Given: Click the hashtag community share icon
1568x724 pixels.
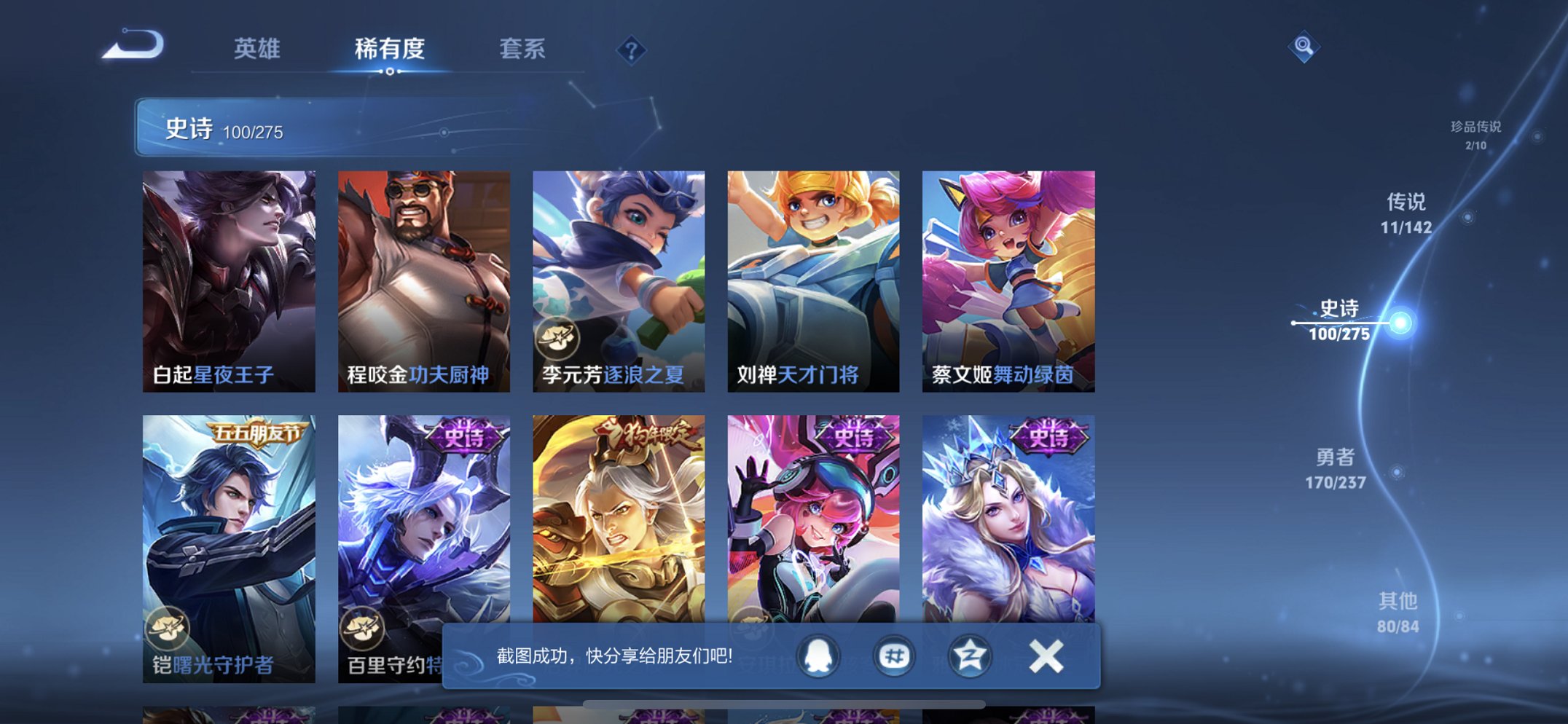Looking at the screenshot, I should 894,656.
